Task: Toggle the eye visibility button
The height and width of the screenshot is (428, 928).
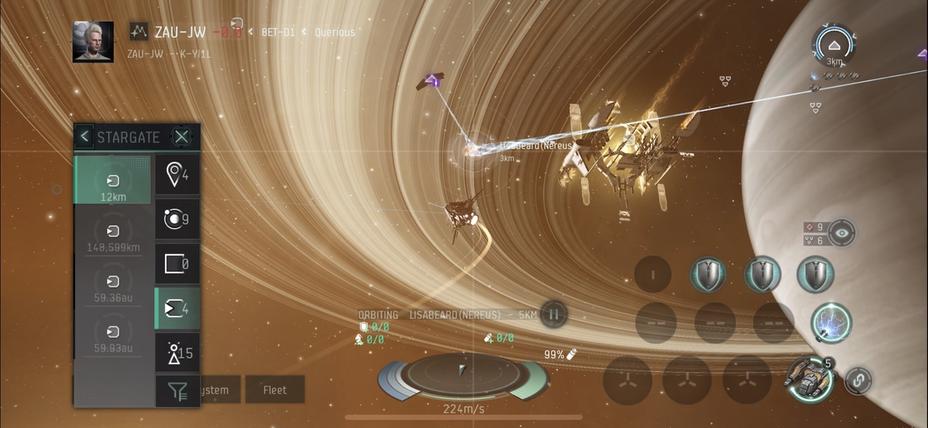Action: click(x=842, y=232)
